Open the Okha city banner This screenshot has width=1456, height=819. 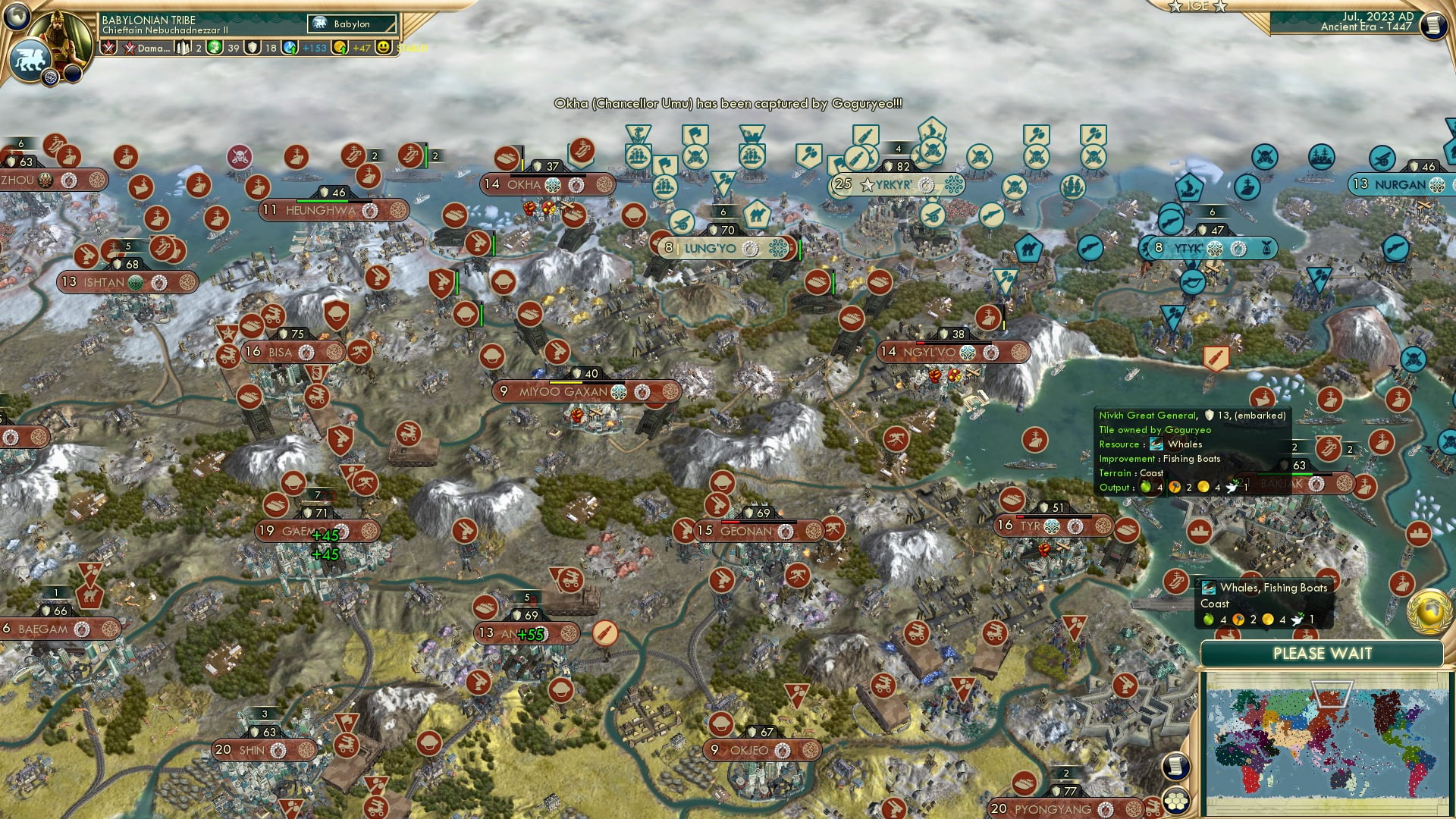point(546,184)
